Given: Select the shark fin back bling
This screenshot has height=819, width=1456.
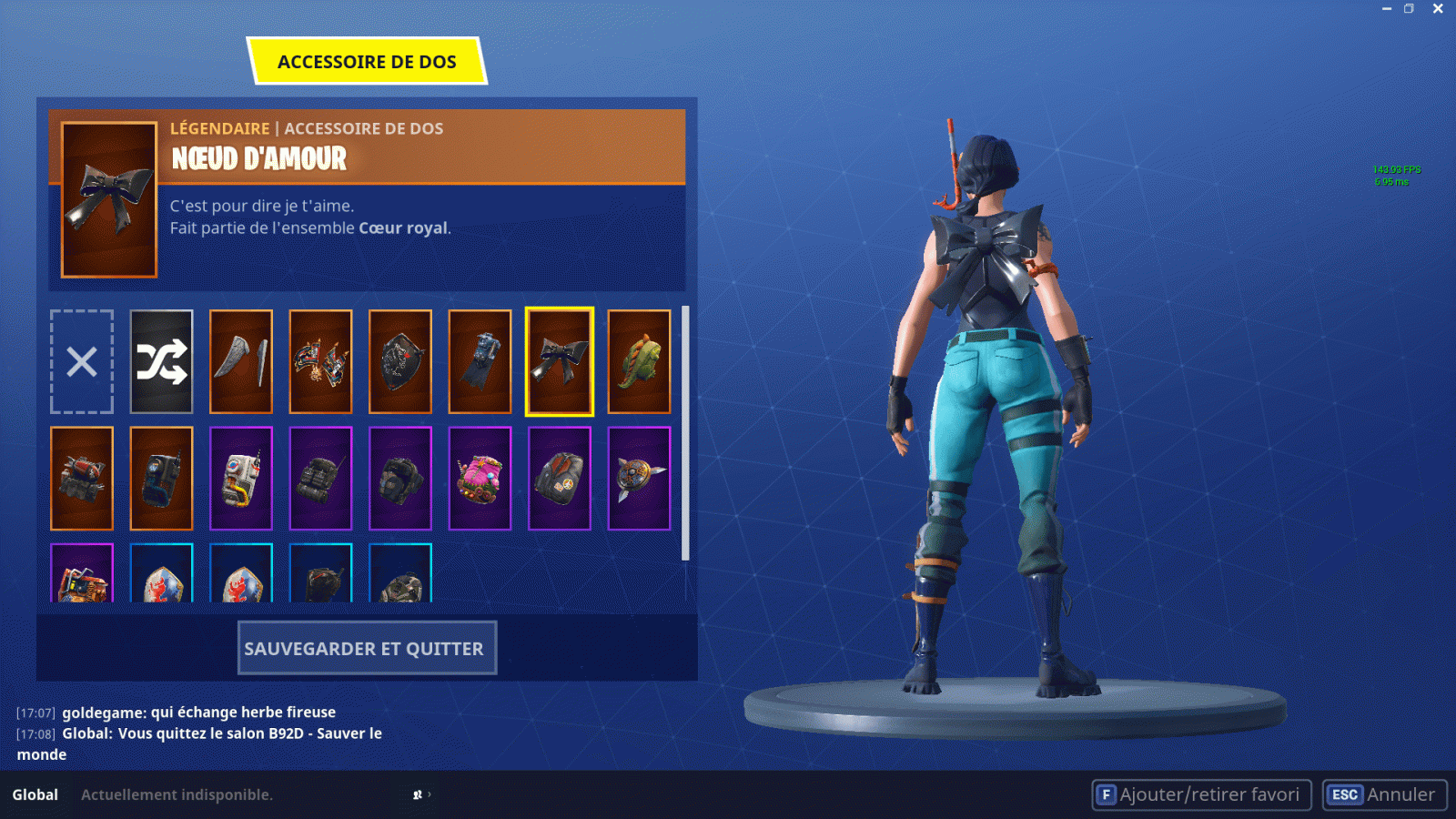Looking at the screenshot, I should tap(241, 361).
